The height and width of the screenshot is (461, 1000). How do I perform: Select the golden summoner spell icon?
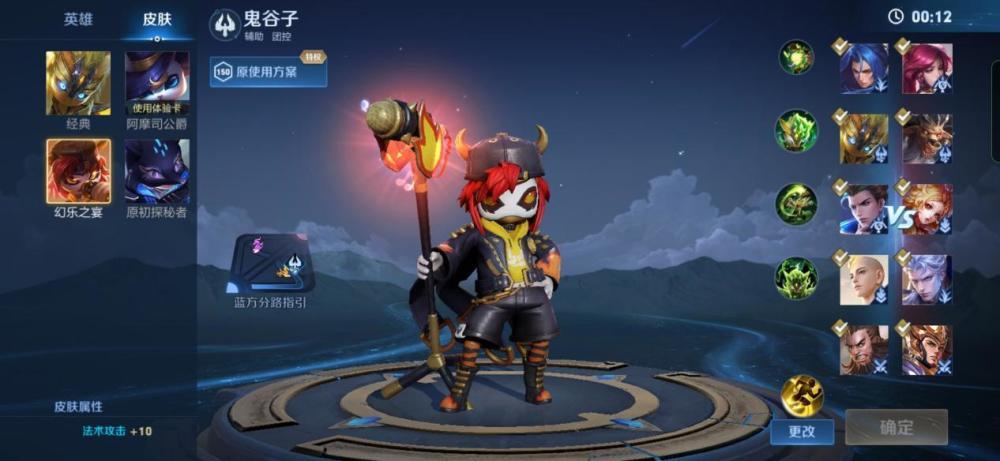coord(801,394)
